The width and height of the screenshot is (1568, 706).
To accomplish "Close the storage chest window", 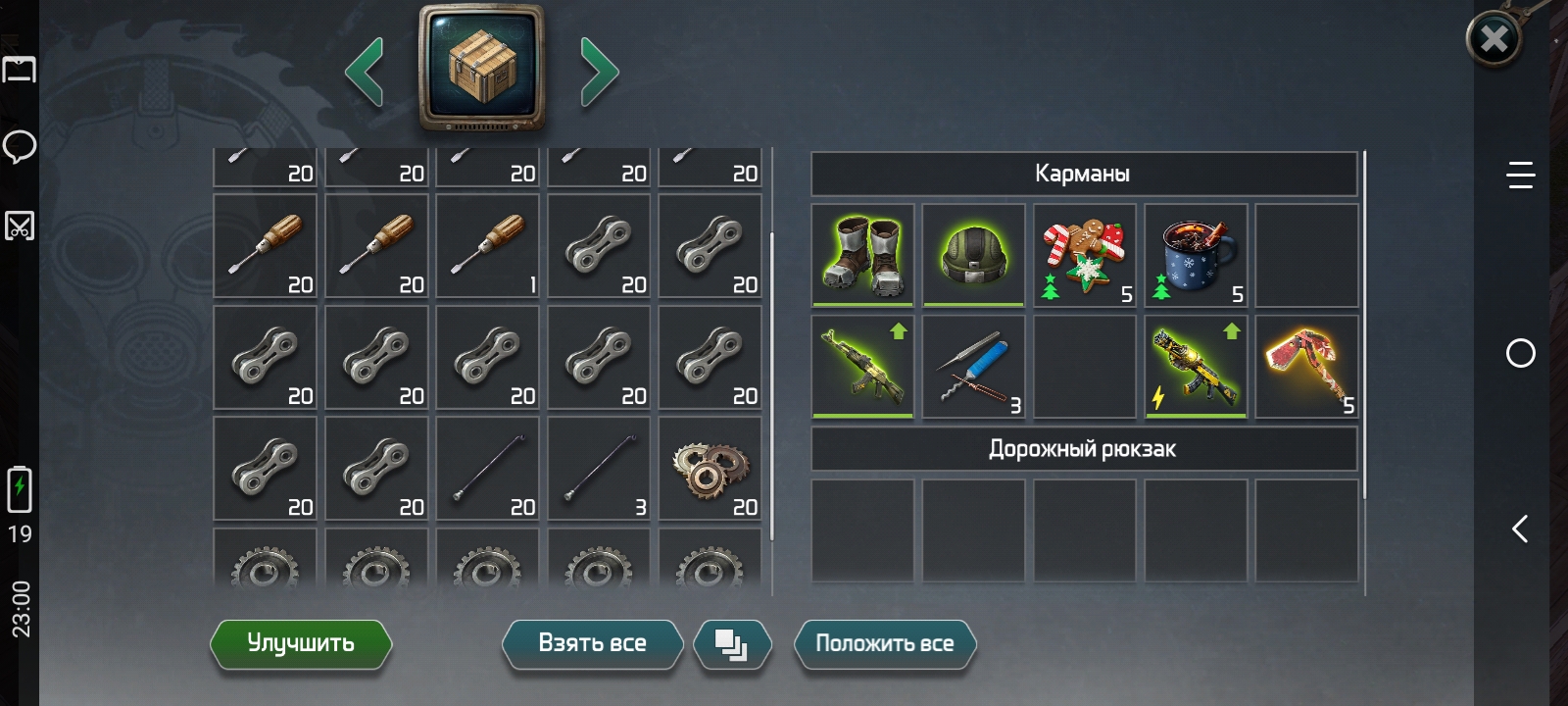I will click(x=1494, y=39).
